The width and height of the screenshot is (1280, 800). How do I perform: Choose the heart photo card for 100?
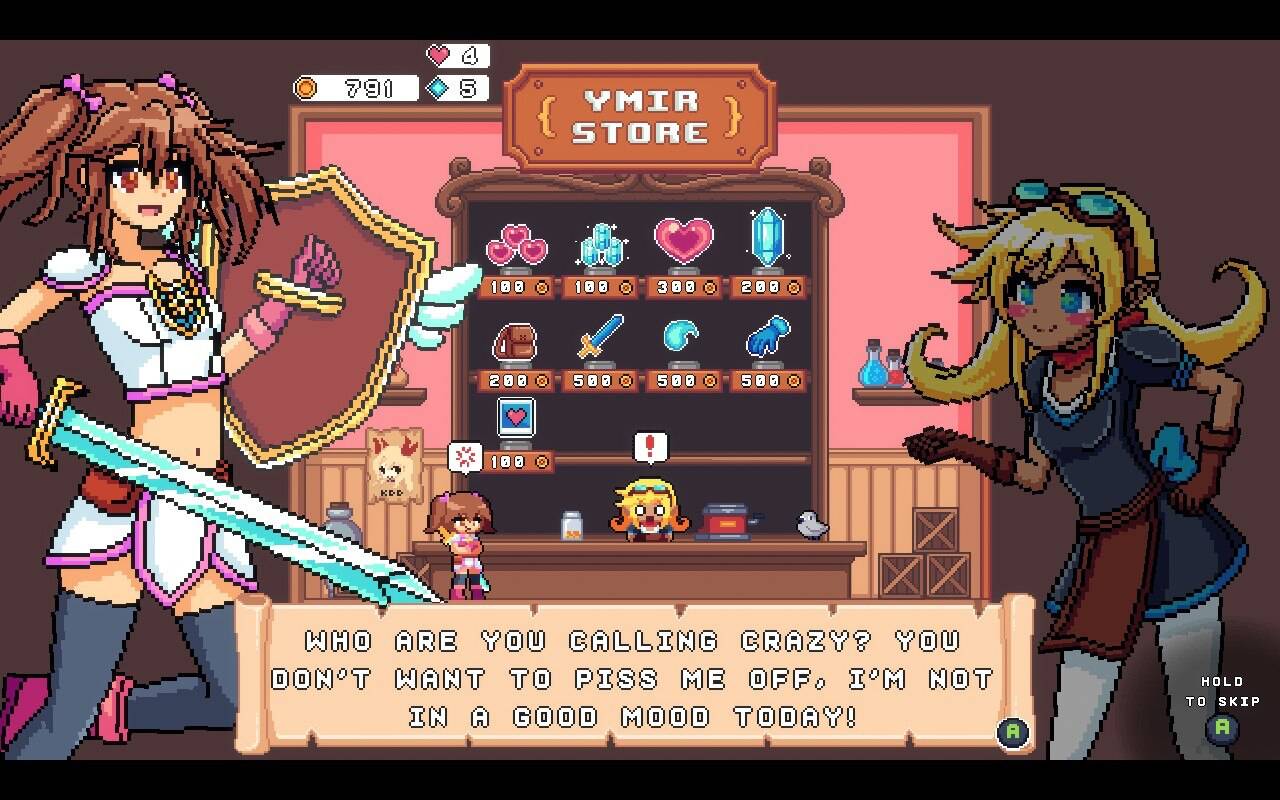(516, 420)
